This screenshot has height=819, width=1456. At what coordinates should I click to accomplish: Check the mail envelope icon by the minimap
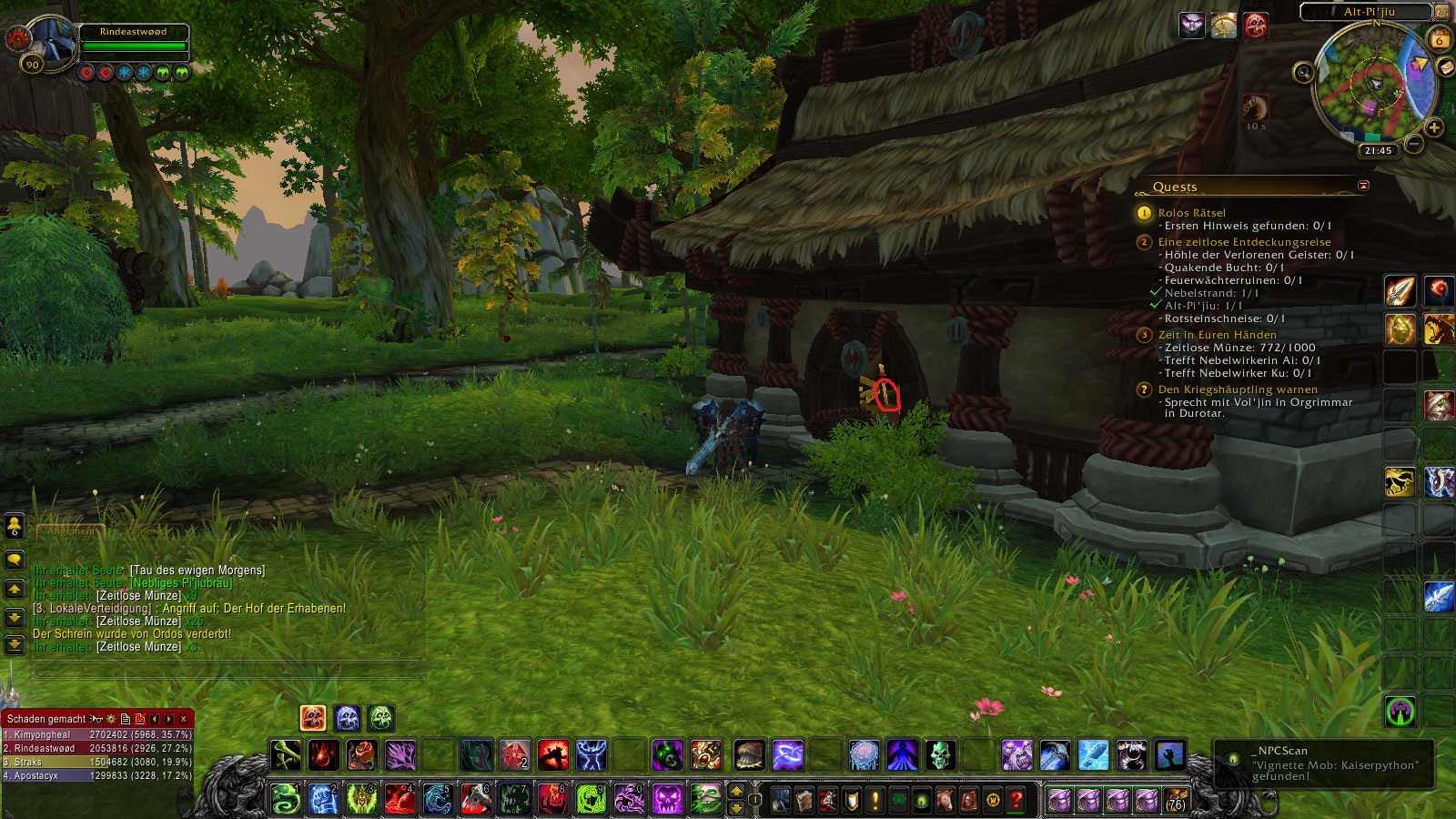[x=1446, y=68]
